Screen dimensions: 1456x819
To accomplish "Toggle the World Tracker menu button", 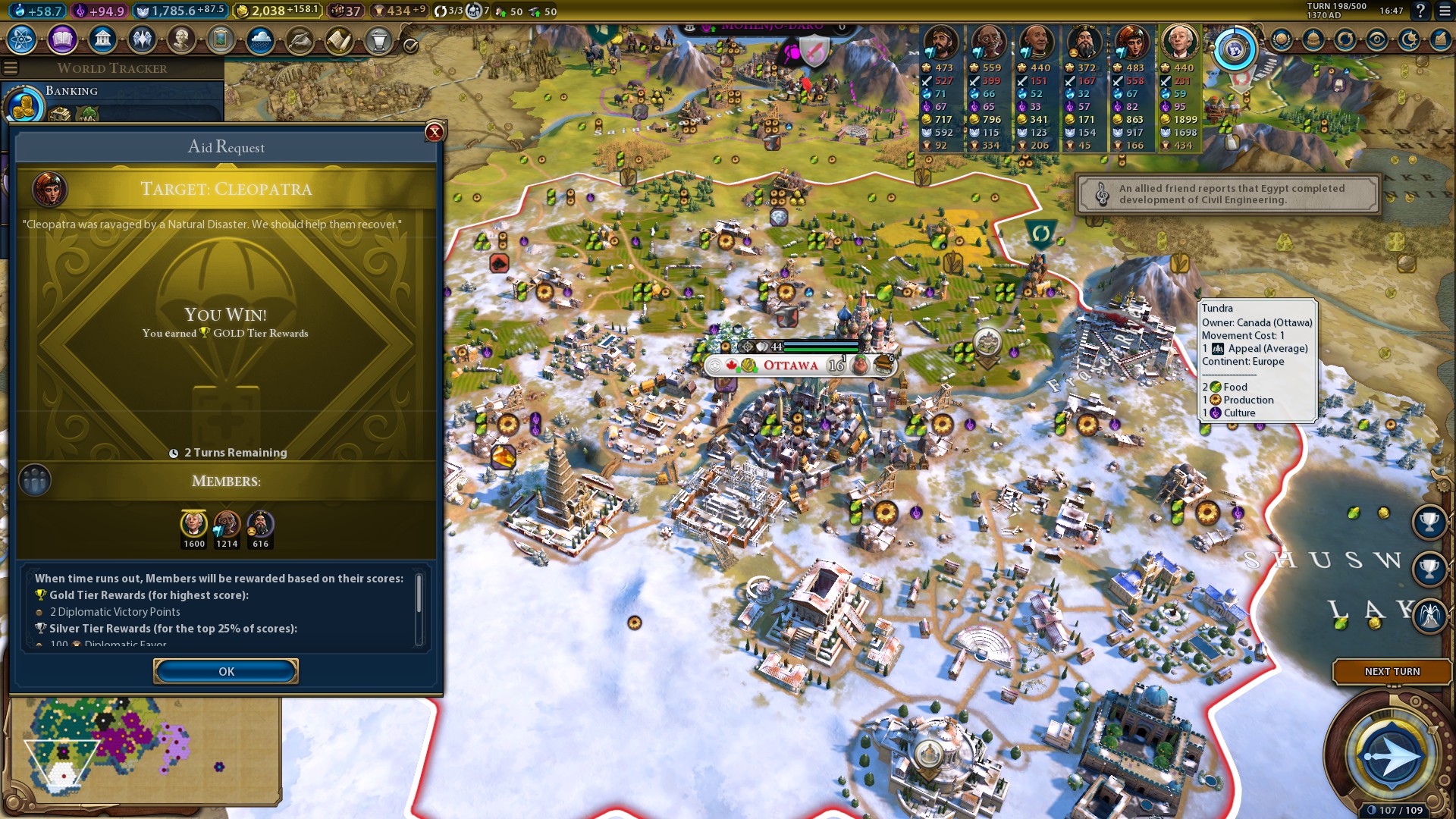I will tap(11, 68).
